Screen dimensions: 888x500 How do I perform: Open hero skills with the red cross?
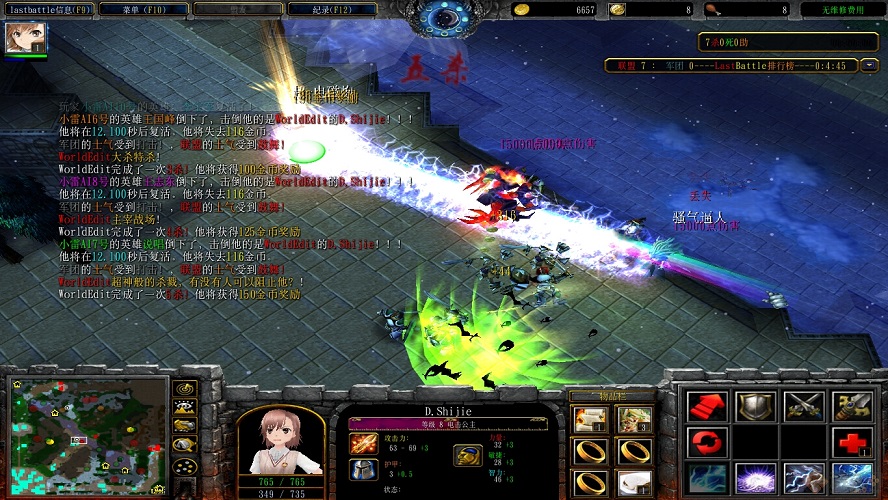(x=851, y=441)
